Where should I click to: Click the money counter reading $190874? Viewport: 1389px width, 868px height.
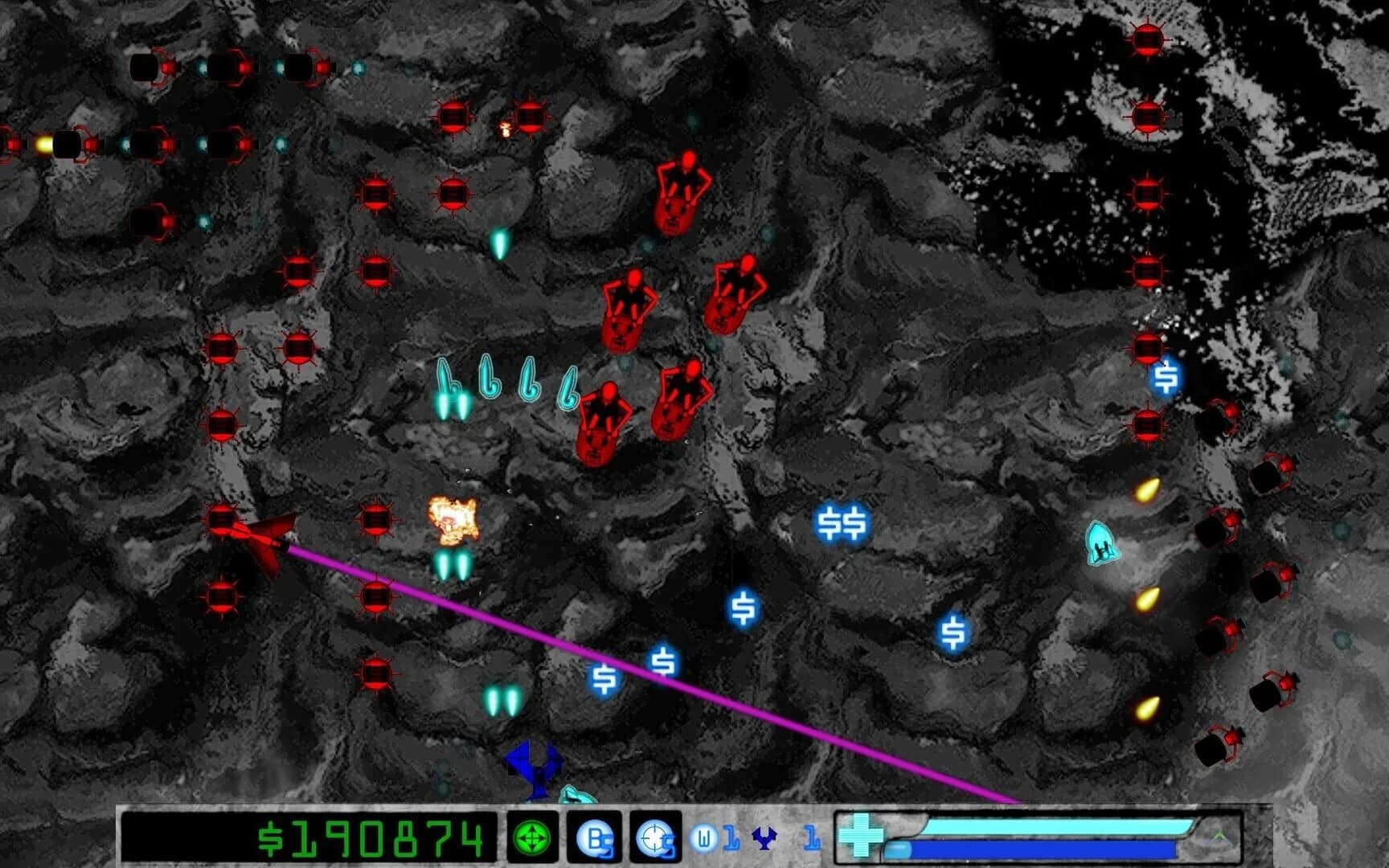pyautogui.click(x=370, y=838)
